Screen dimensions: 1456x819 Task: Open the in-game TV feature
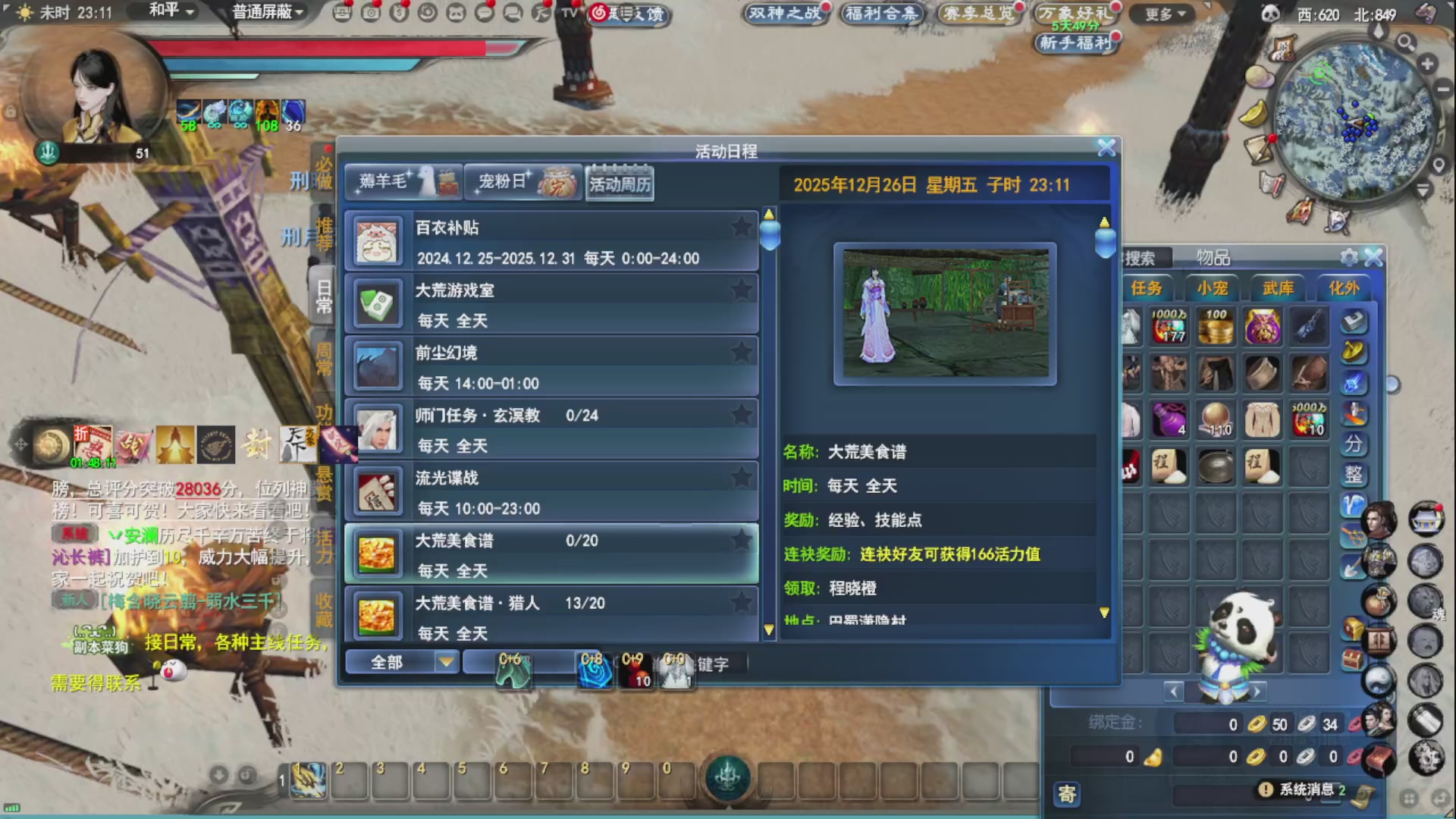click(568, 13)
